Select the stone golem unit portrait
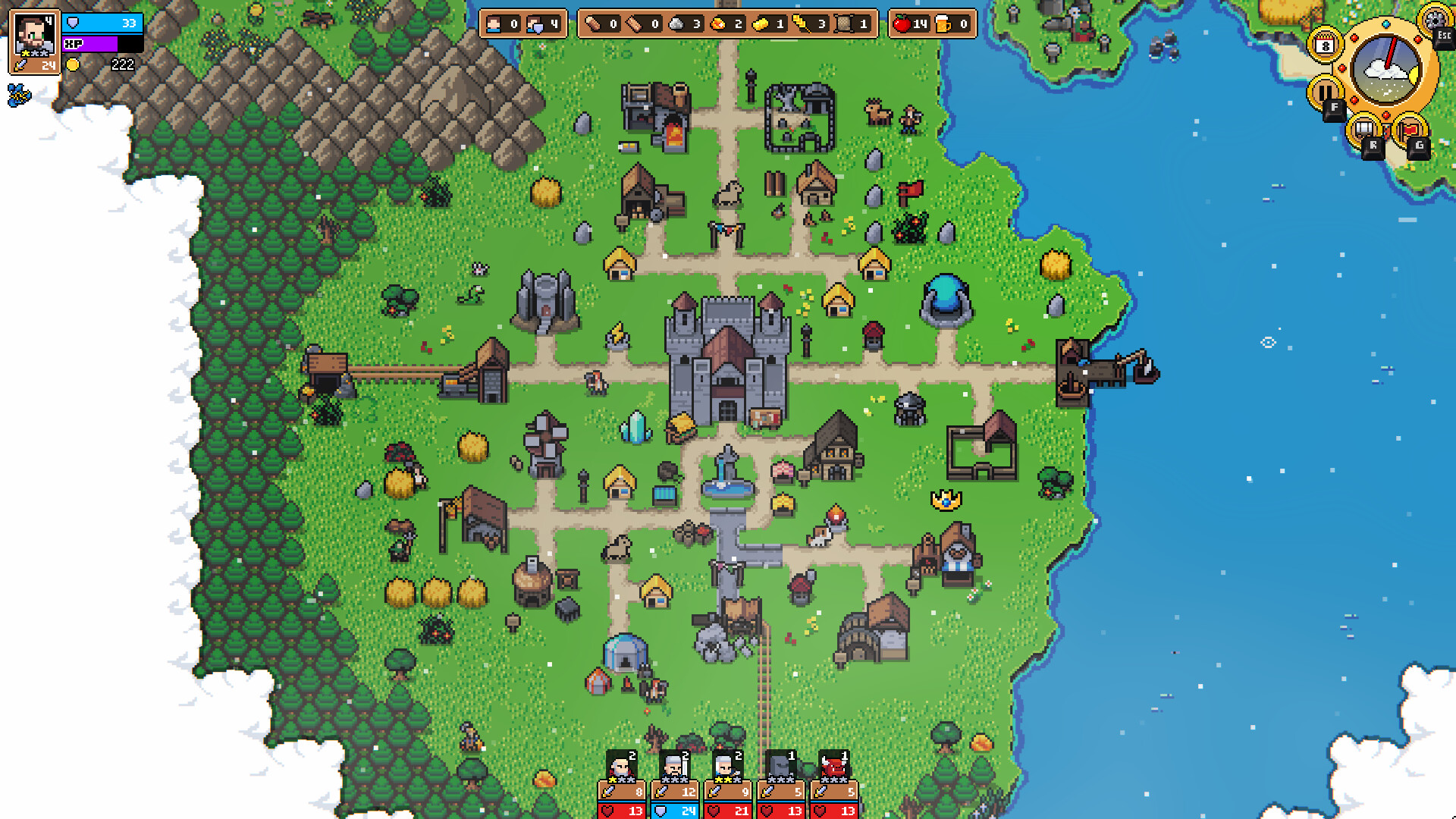 780,766
